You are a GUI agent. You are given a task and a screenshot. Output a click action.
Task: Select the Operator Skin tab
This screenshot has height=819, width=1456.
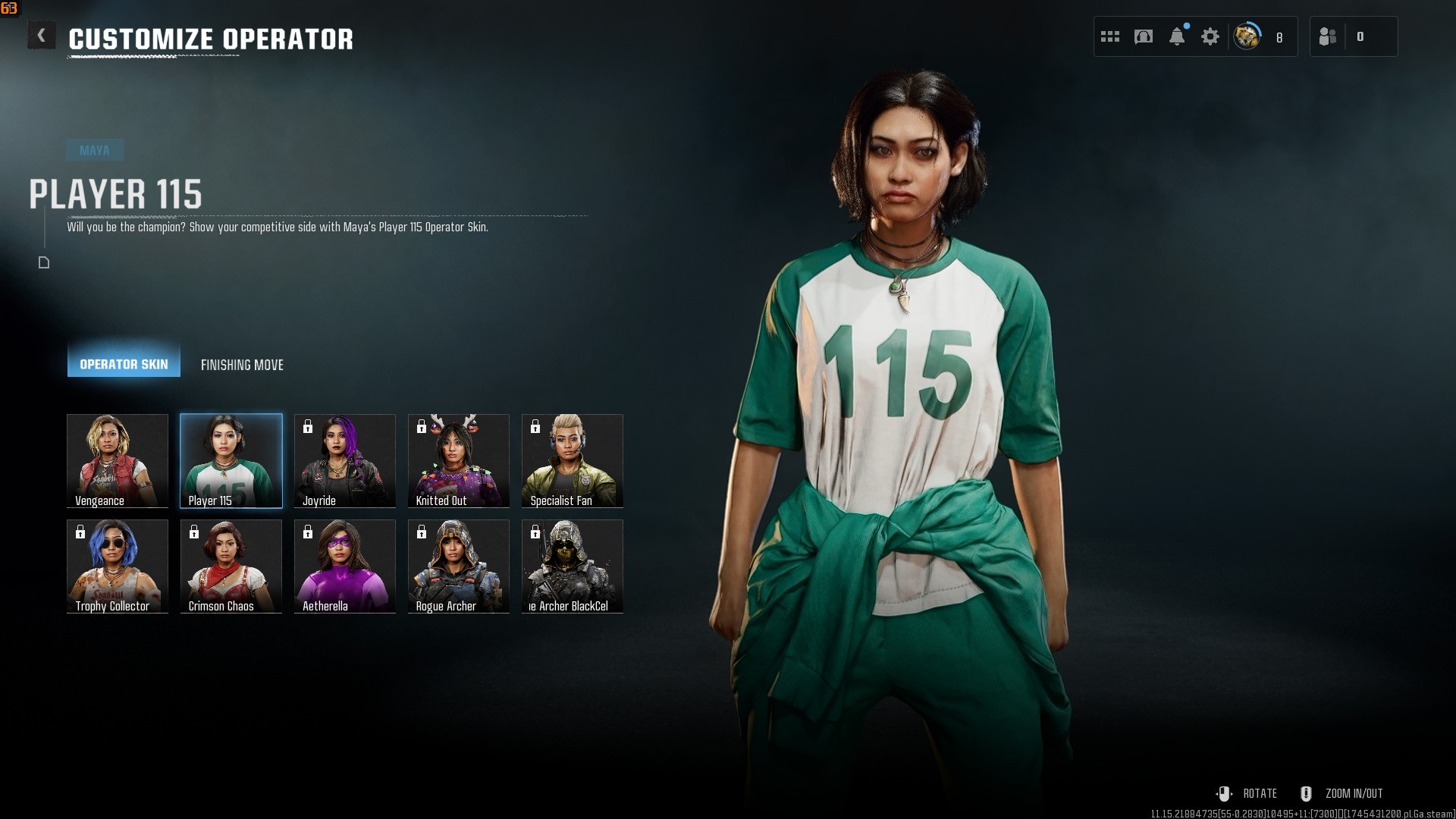point(124,364)
